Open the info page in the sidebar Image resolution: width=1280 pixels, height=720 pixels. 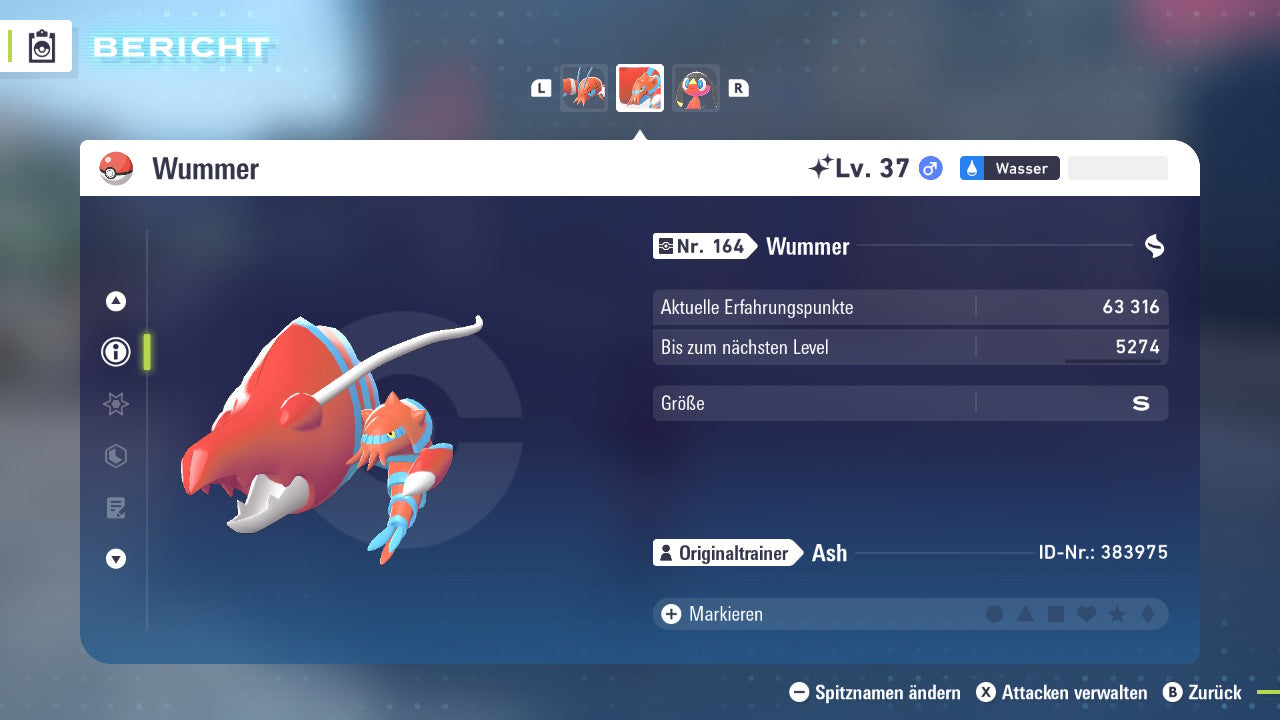pos(115,351)
